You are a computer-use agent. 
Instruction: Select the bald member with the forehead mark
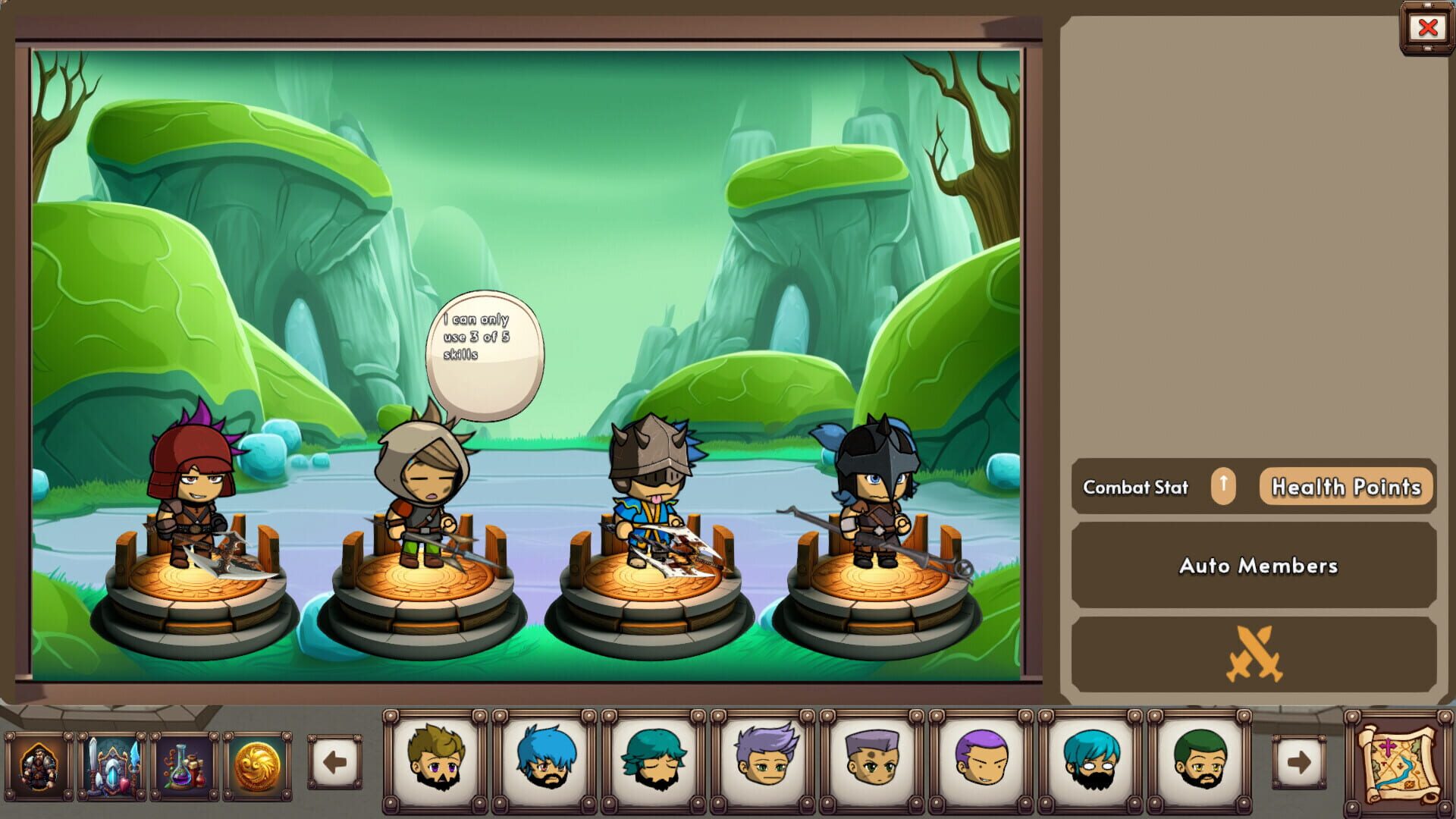tap(872, 762)
